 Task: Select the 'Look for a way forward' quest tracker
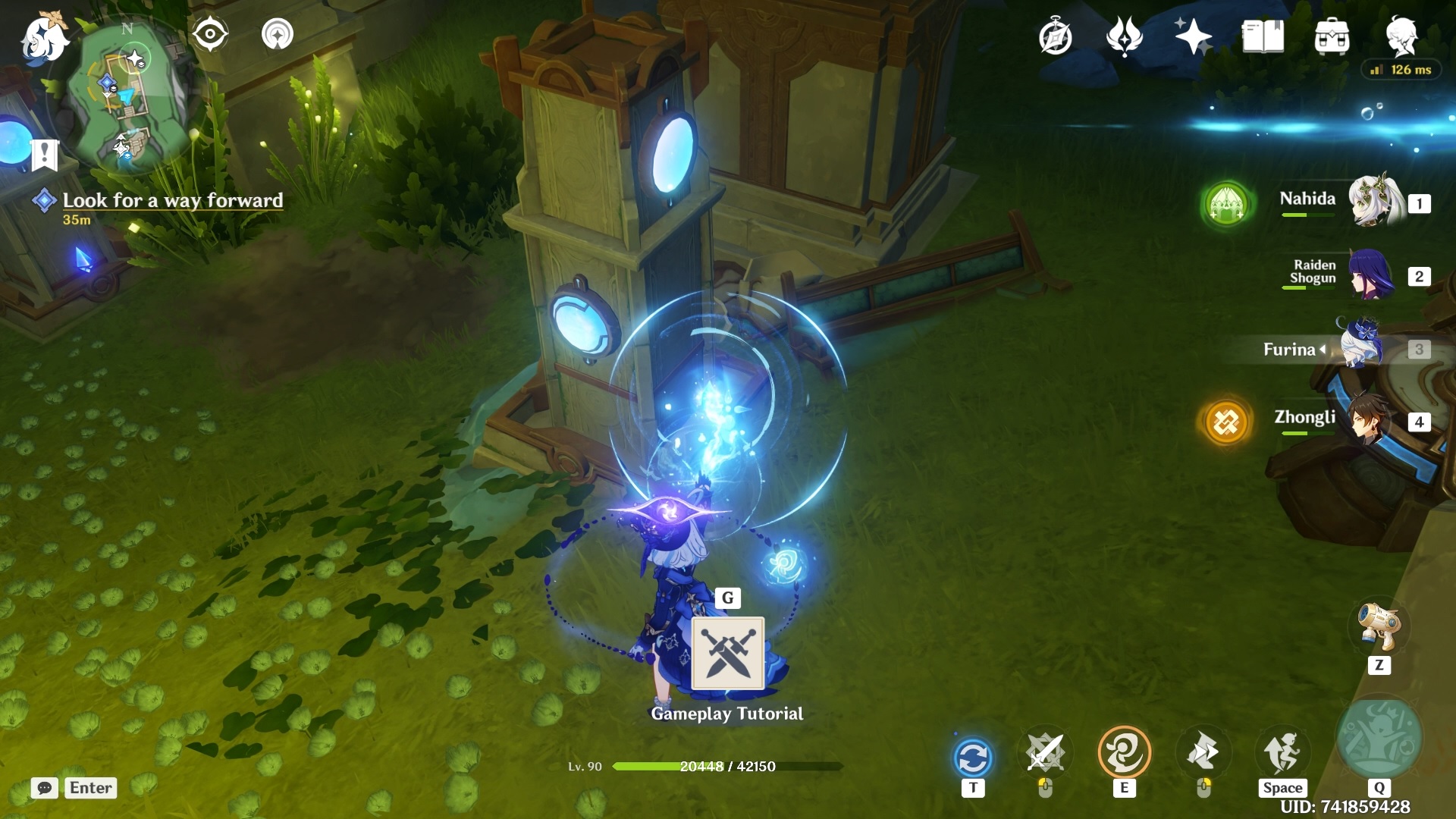point(172,200)
